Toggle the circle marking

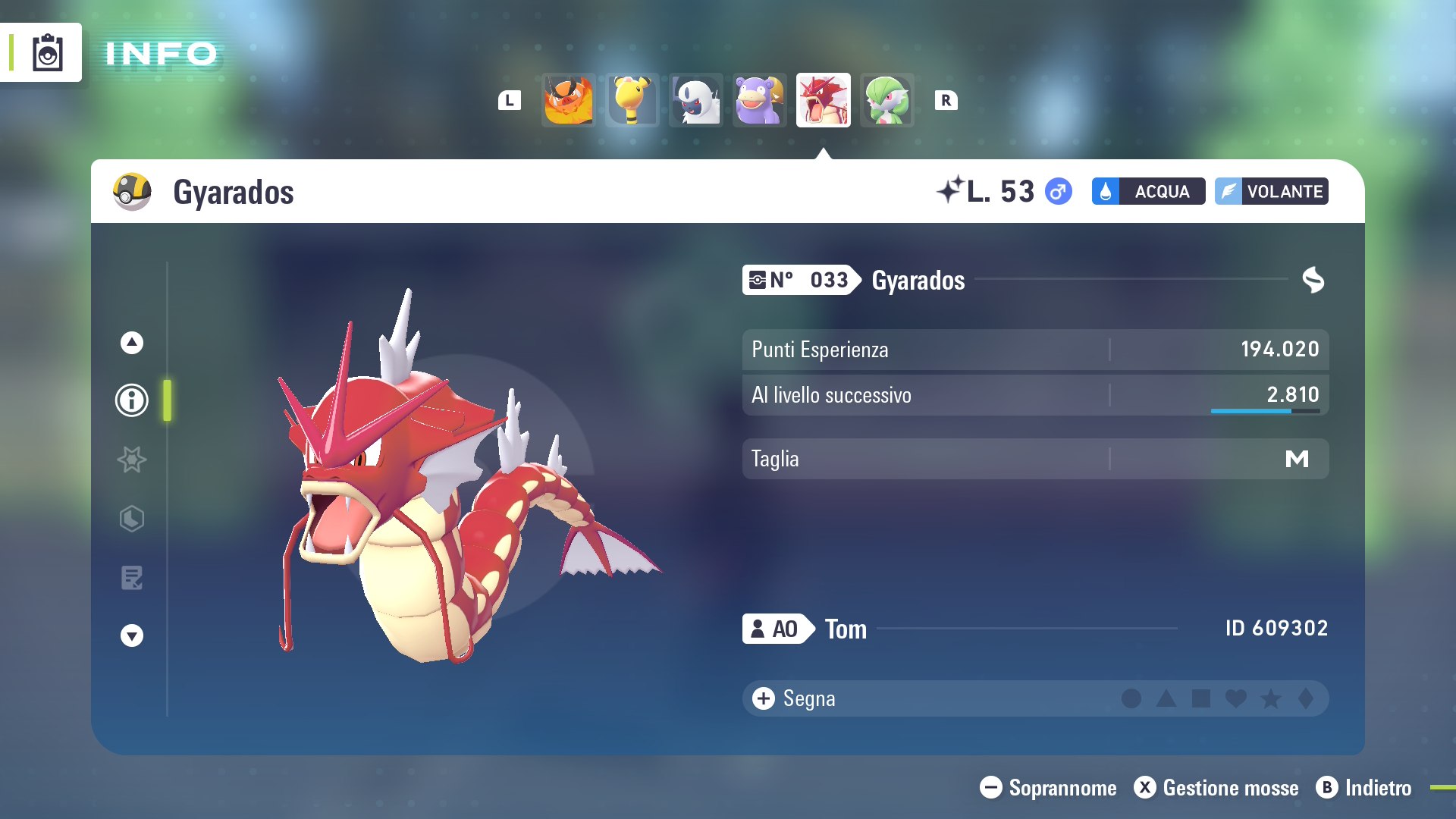(x=1131, y=698)
